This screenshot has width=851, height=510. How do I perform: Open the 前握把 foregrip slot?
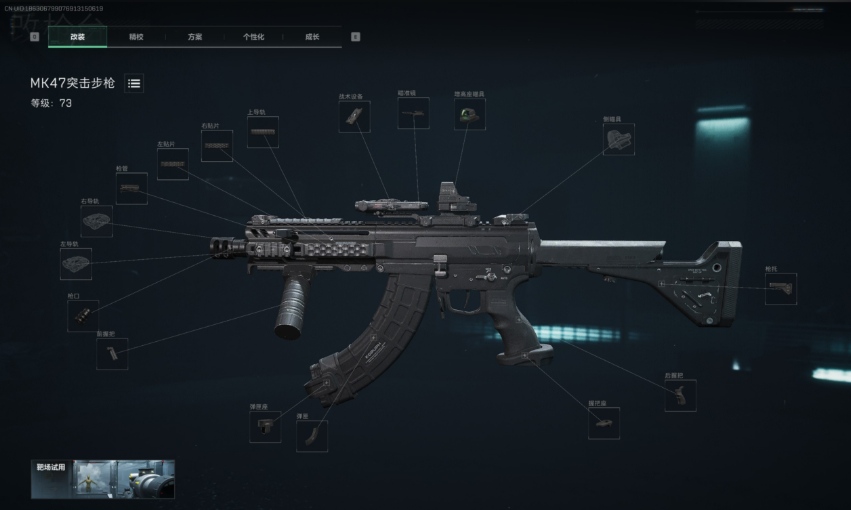click(x=112, y=353)
